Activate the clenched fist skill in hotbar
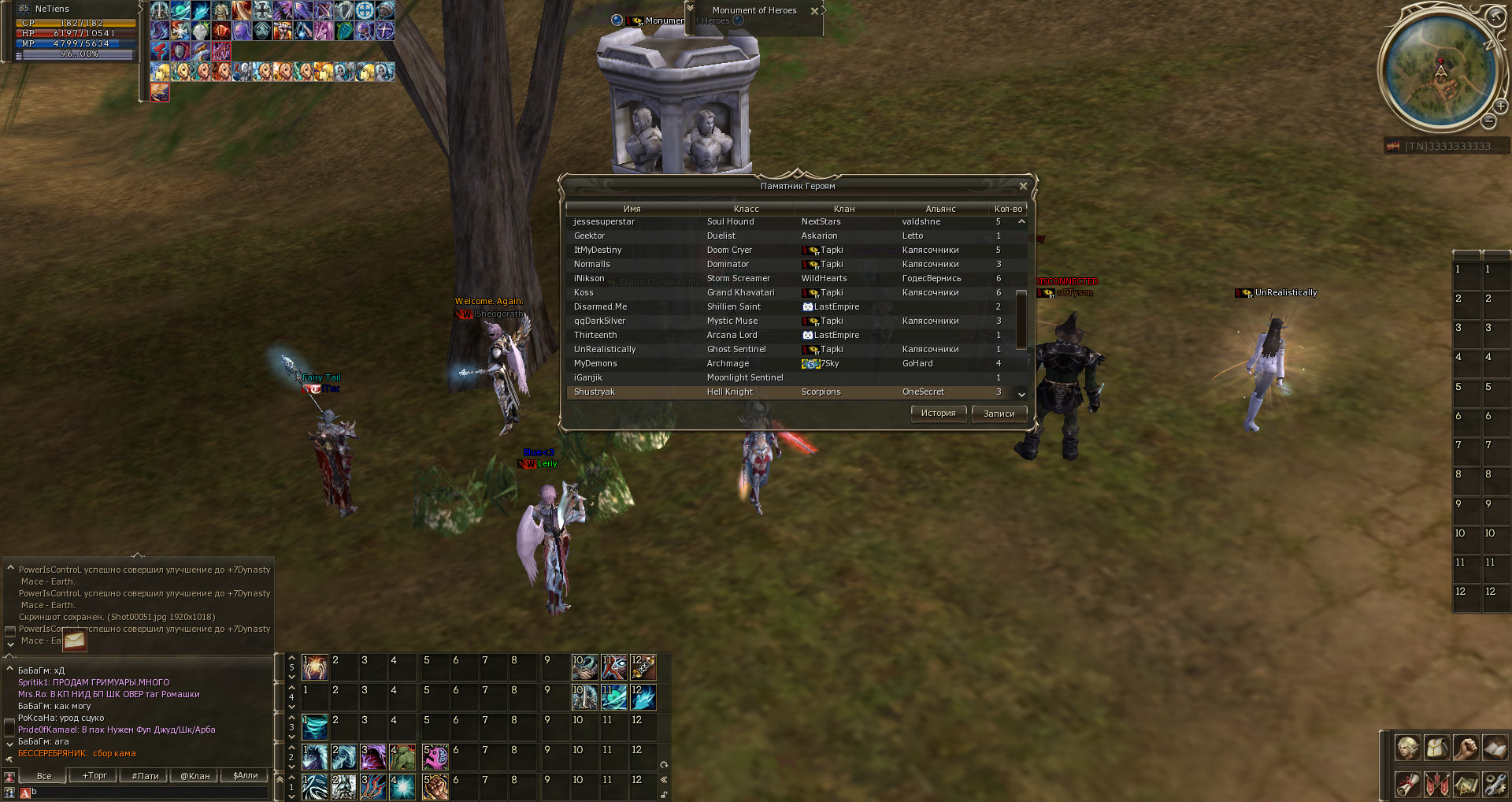The height and width of the screenshot is (802, 1512). pos(435,786)
